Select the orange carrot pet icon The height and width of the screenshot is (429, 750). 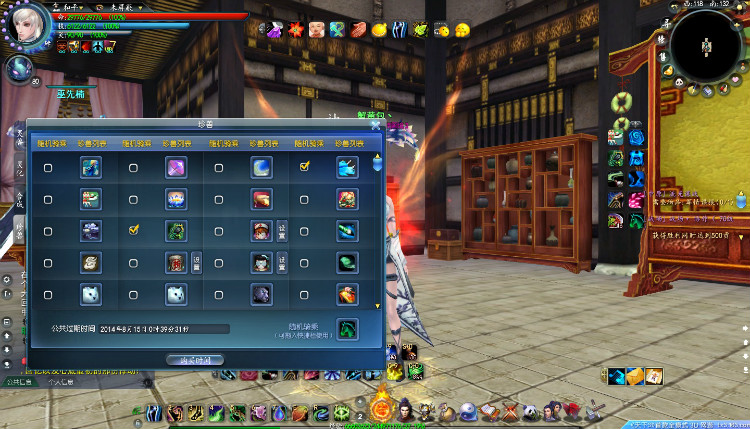(x=347, y=294)
